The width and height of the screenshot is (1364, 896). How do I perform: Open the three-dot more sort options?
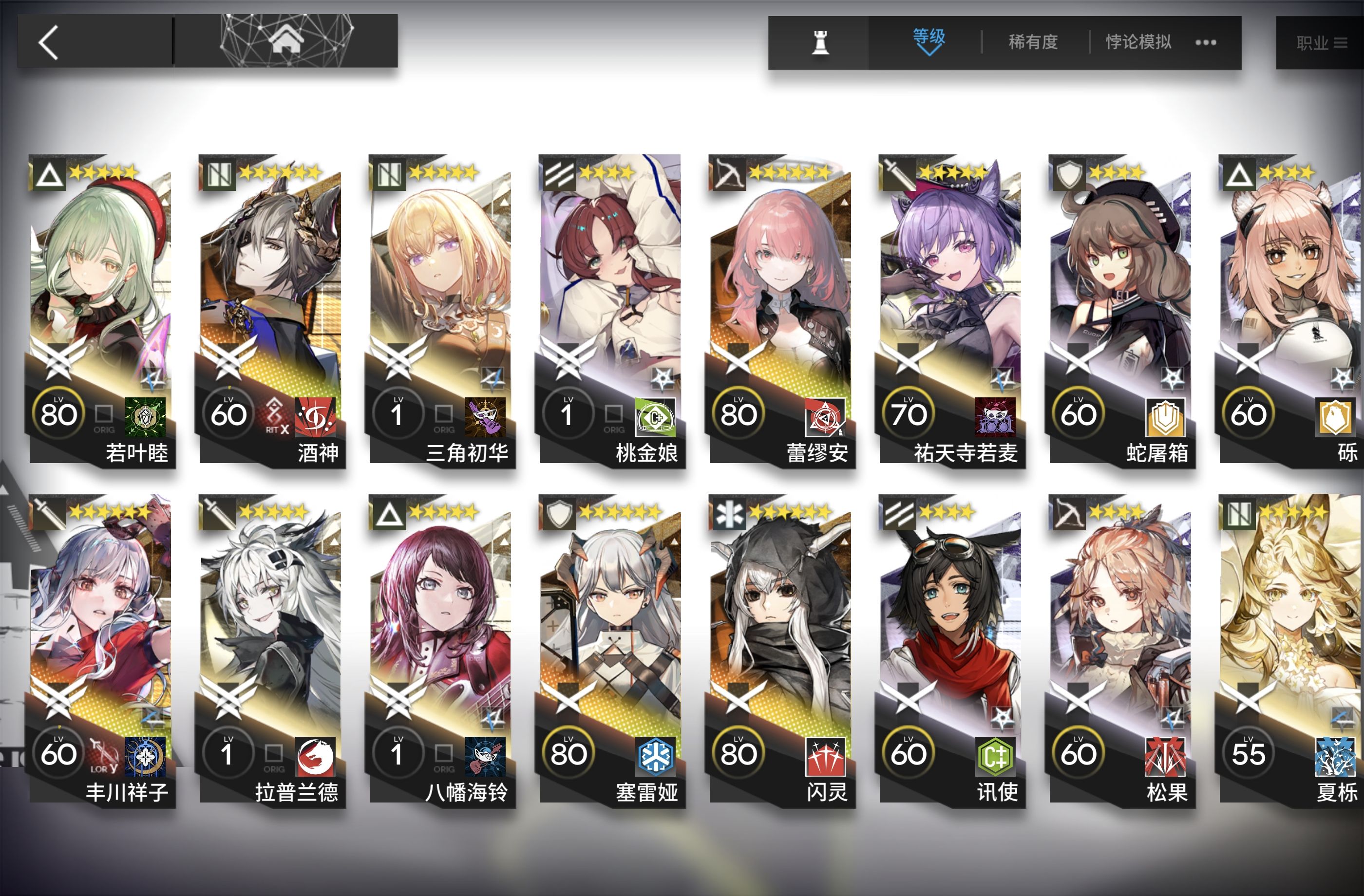(1206, 42)
